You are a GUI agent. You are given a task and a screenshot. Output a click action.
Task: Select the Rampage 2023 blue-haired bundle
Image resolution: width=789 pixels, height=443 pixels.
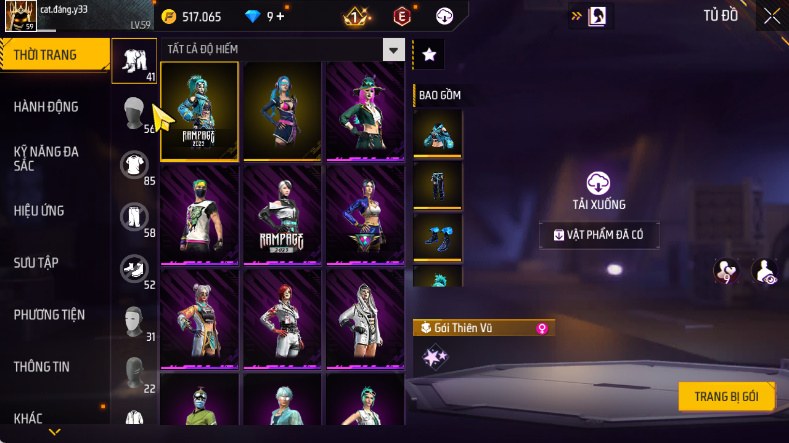tap(200, 110)
